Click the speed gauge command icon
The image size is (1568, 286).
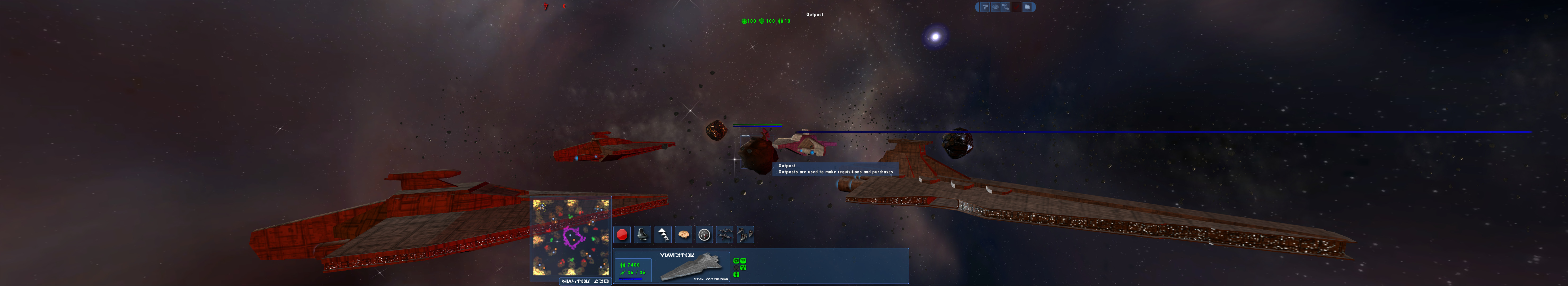tap(704, 234)
